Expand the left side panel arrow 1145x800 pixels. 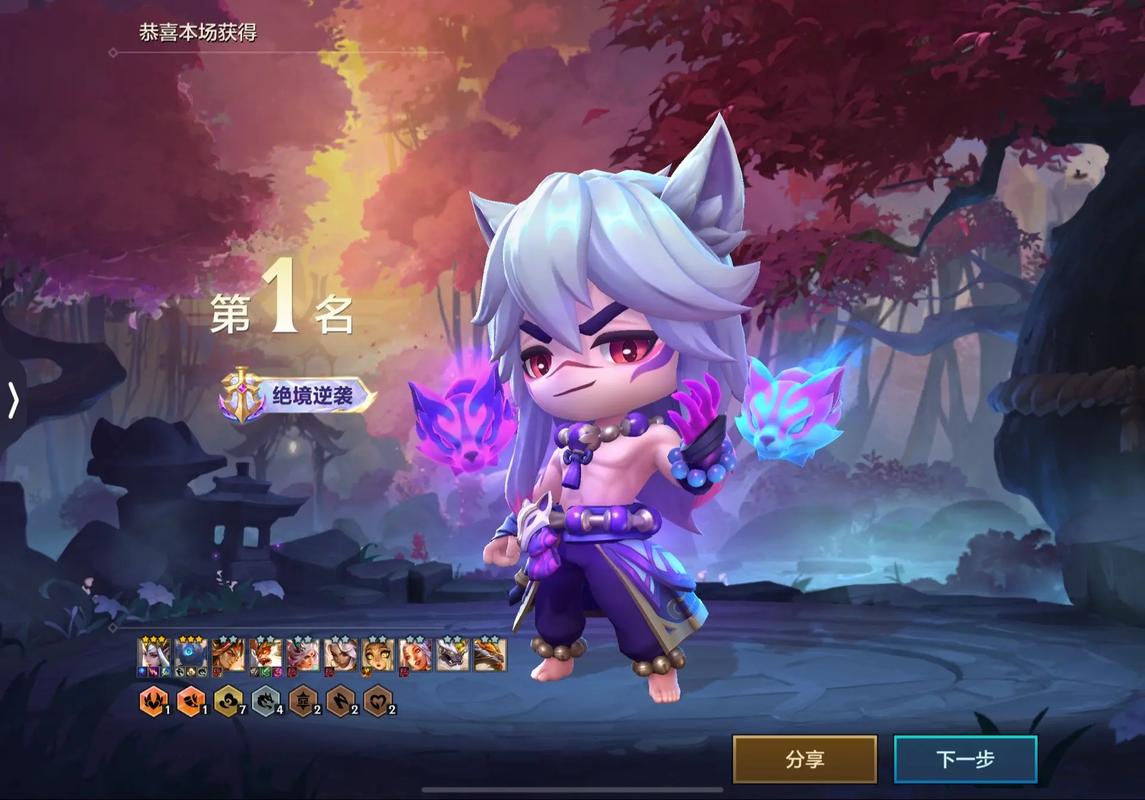13,400
